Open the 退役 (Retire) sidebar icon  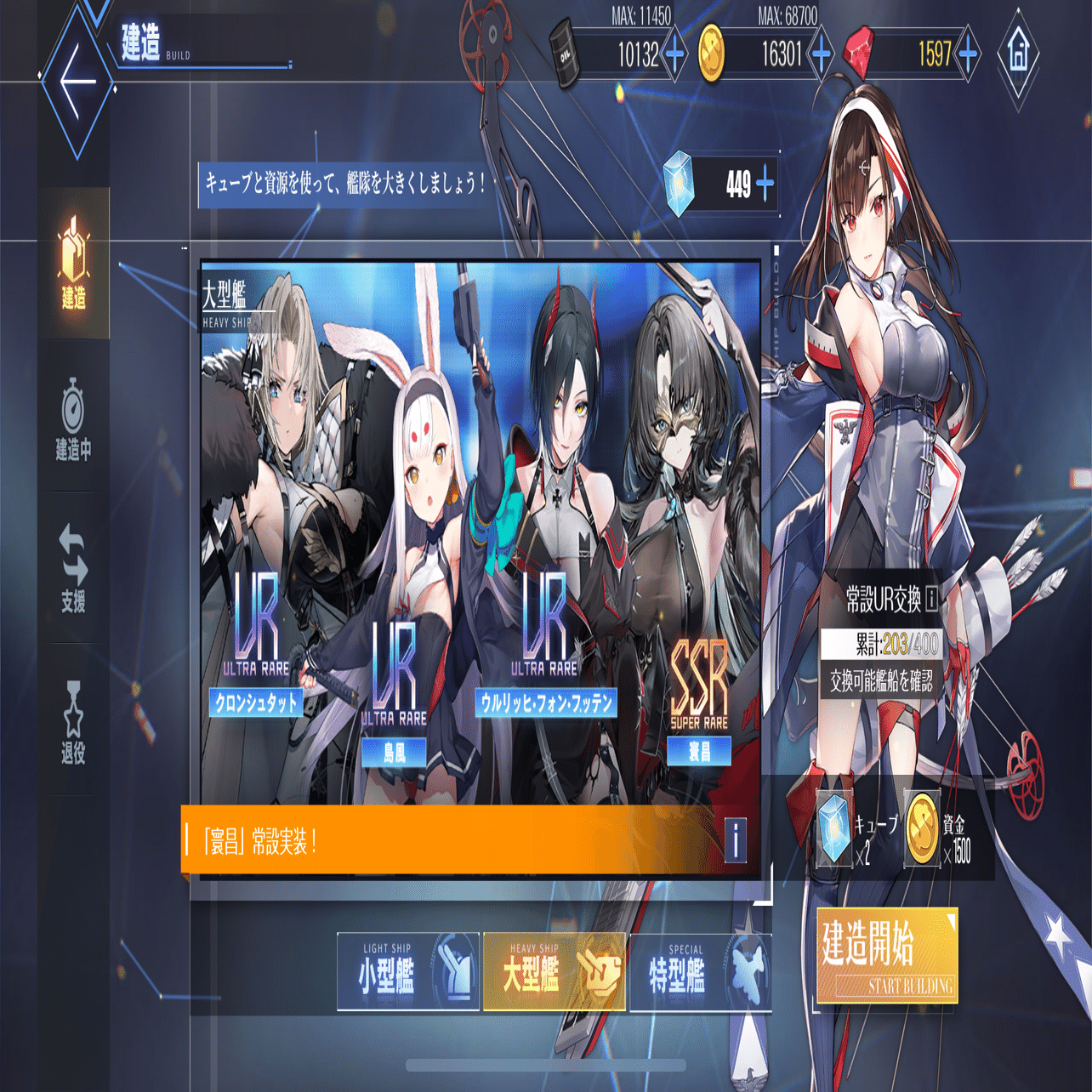click(72, 713)
